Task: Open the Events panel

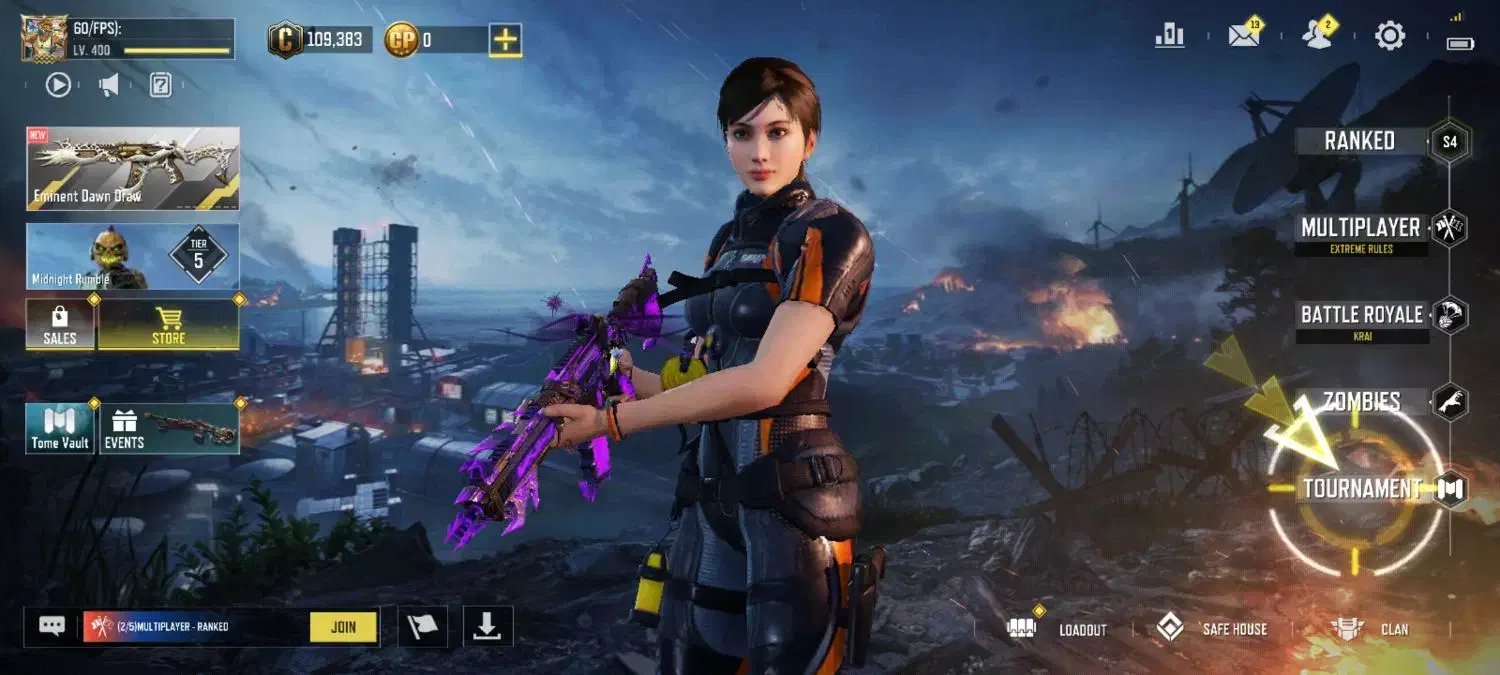Action: [168, 429]
